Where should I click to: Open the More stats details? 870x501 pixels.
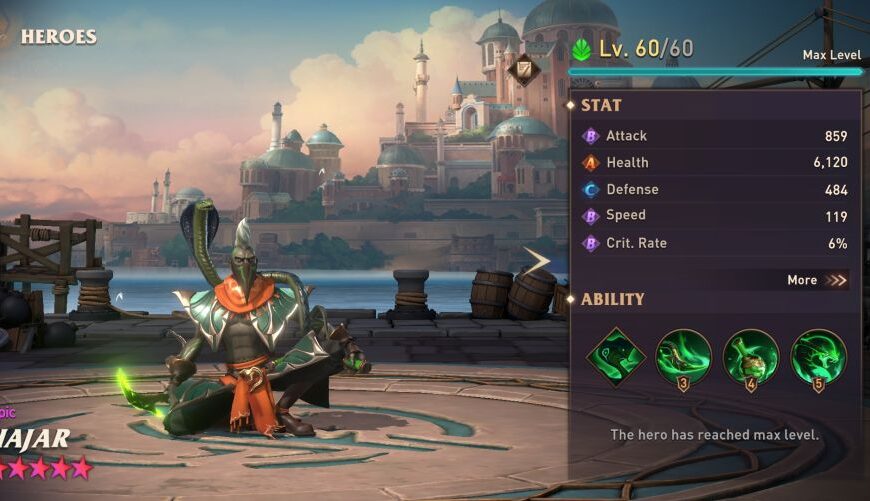pyautogui.click(x=816, y=280)
